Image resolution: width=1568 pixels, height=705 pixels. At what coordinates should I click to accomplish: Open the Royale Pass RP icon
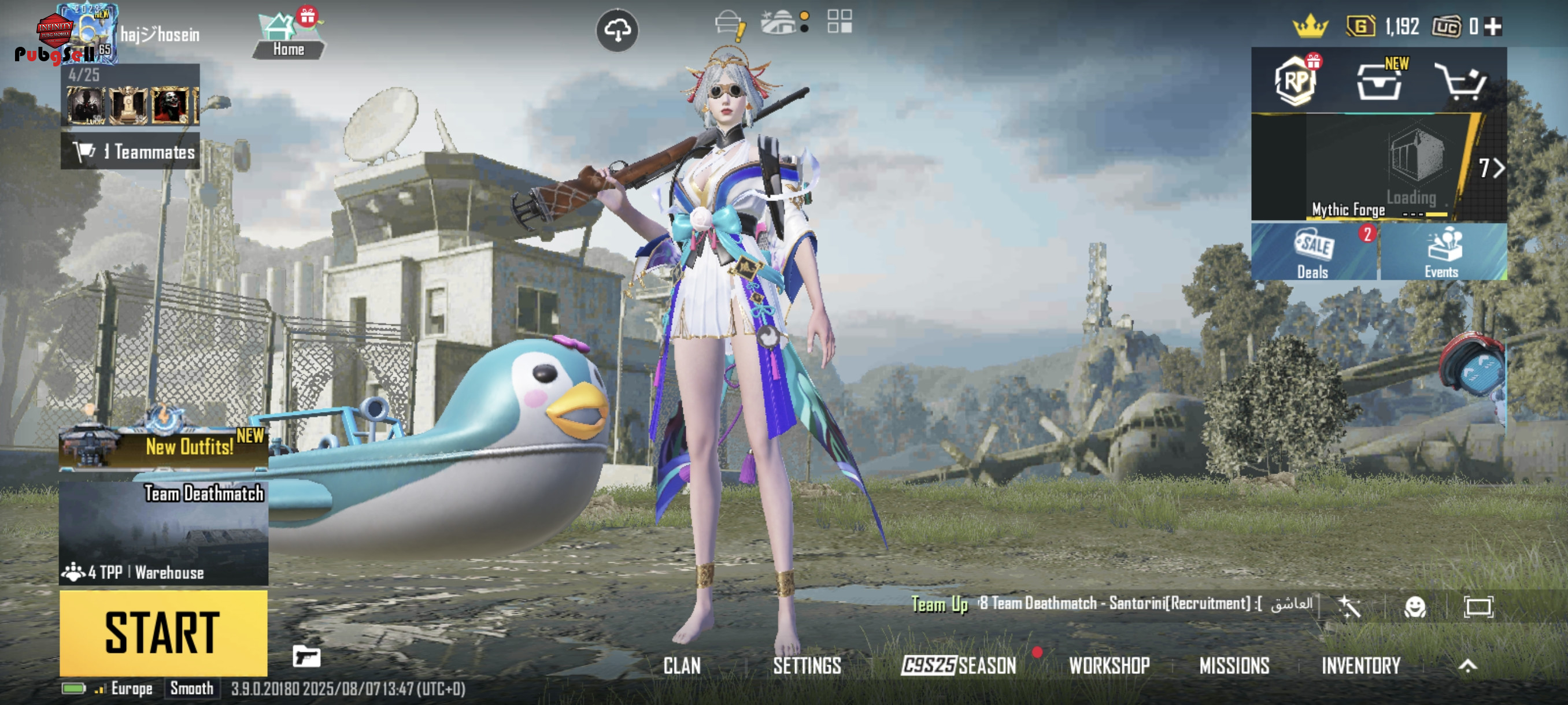[x=1295, y=81]
